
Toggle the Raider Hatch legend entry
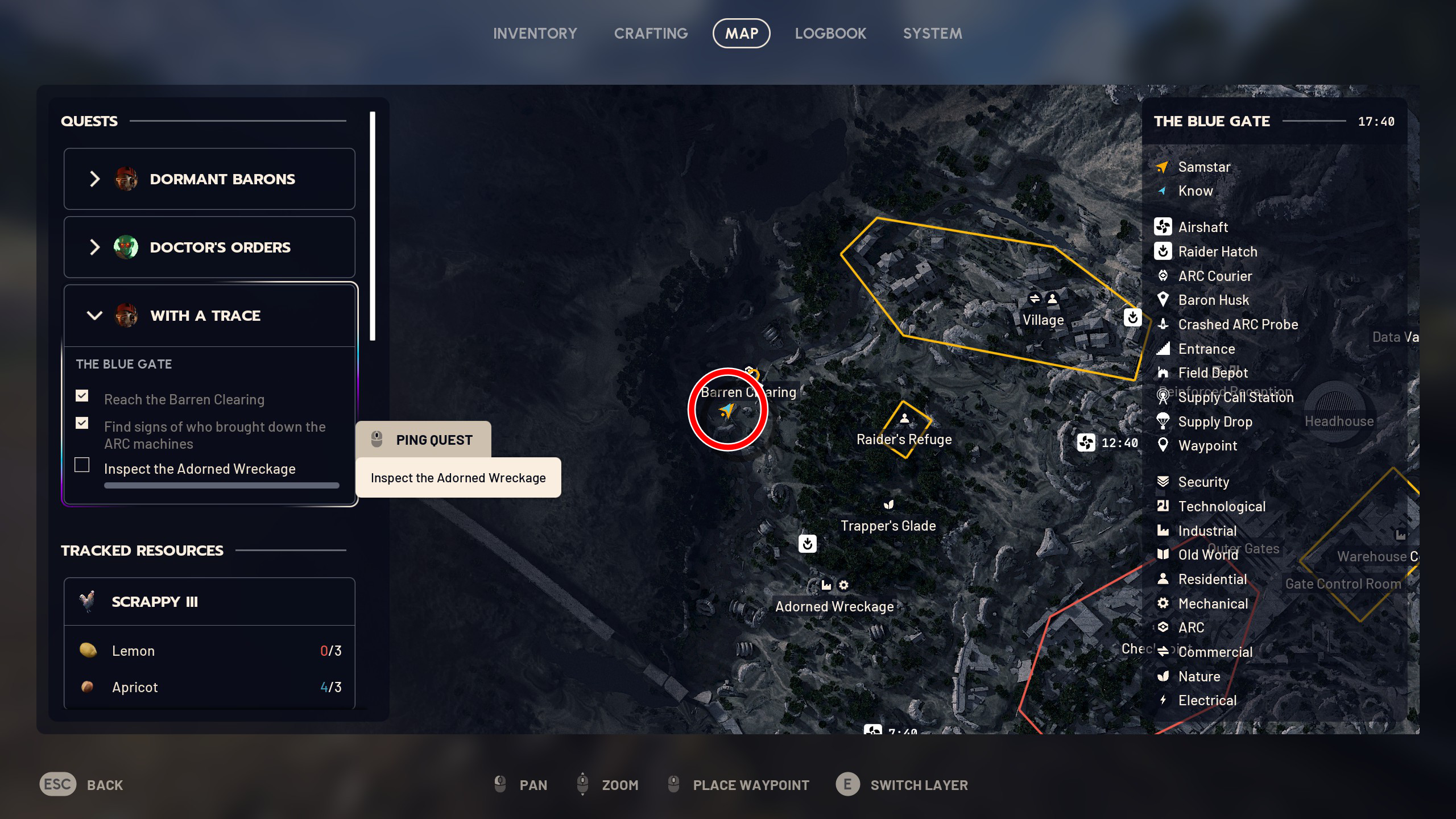coord(1217,251)
